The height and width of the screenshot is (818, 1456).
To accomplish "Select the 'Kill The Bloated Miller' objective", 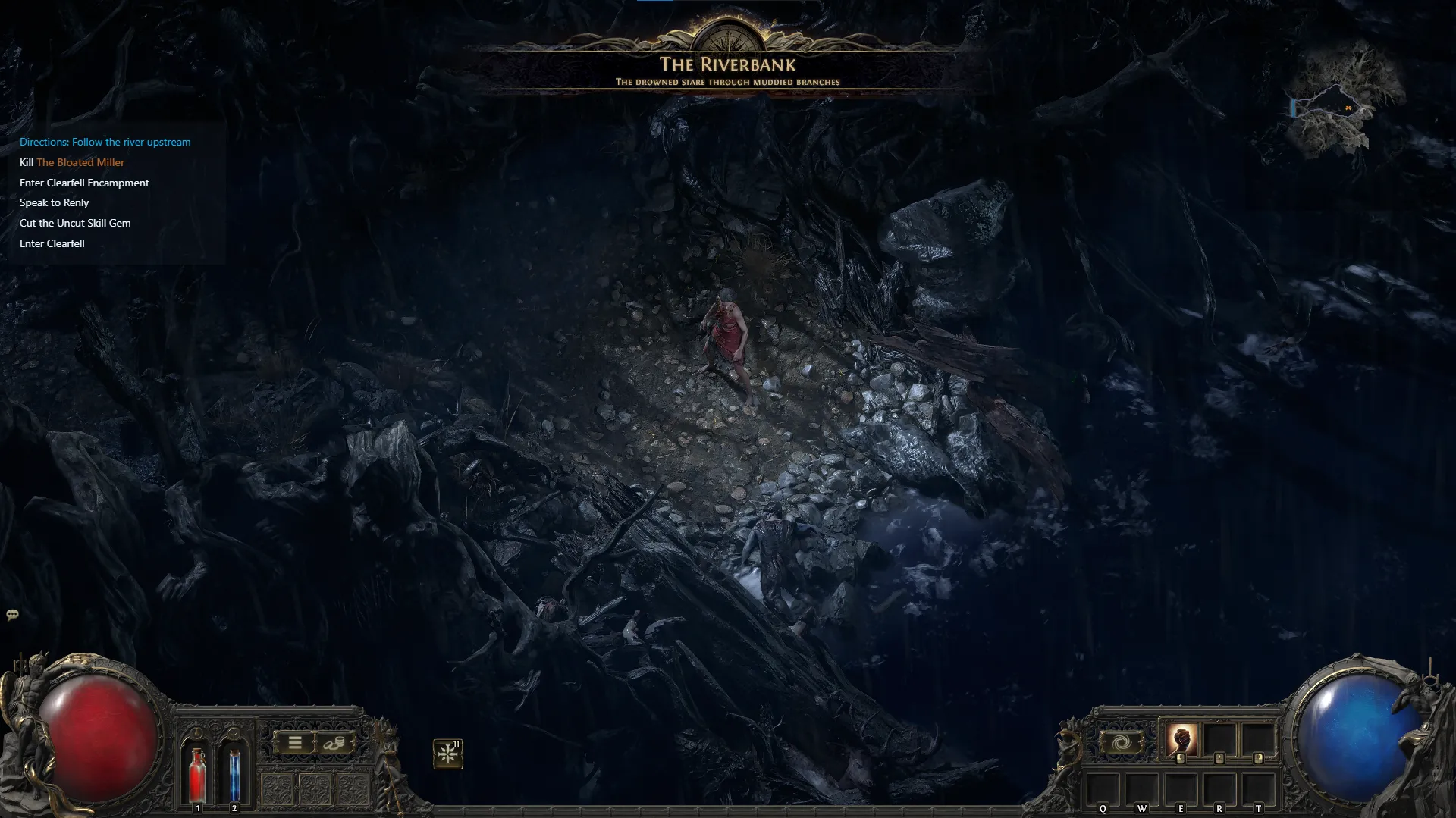I will 72,162.
